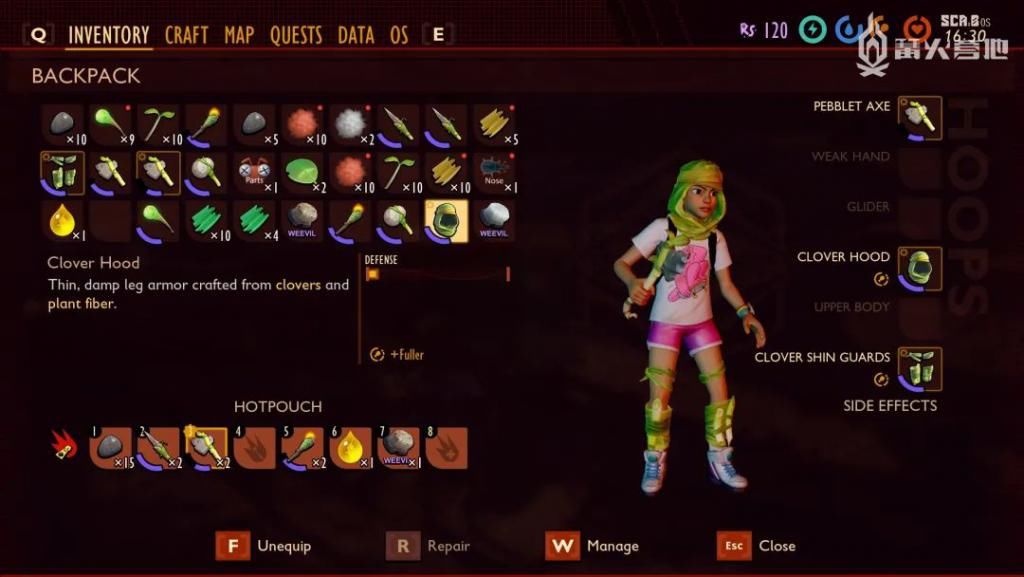
Task: Select the equipped Clover Shin Guards slot
Action: 919,368
